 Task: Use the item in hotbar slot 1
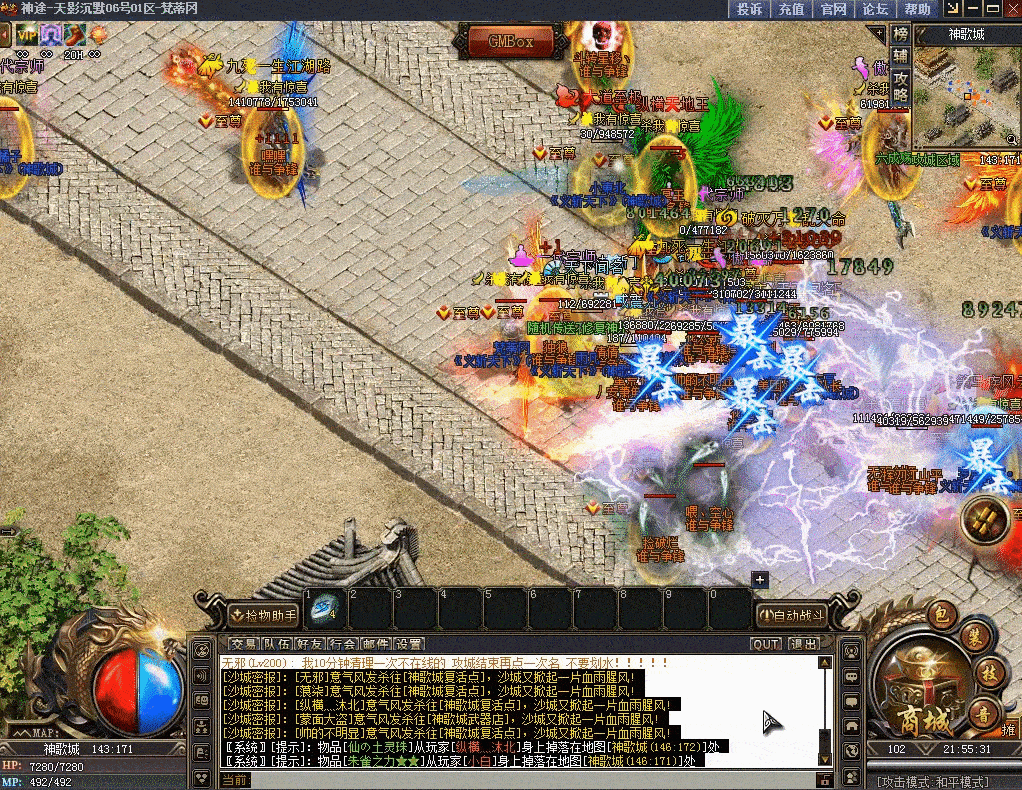pos(325,607)
